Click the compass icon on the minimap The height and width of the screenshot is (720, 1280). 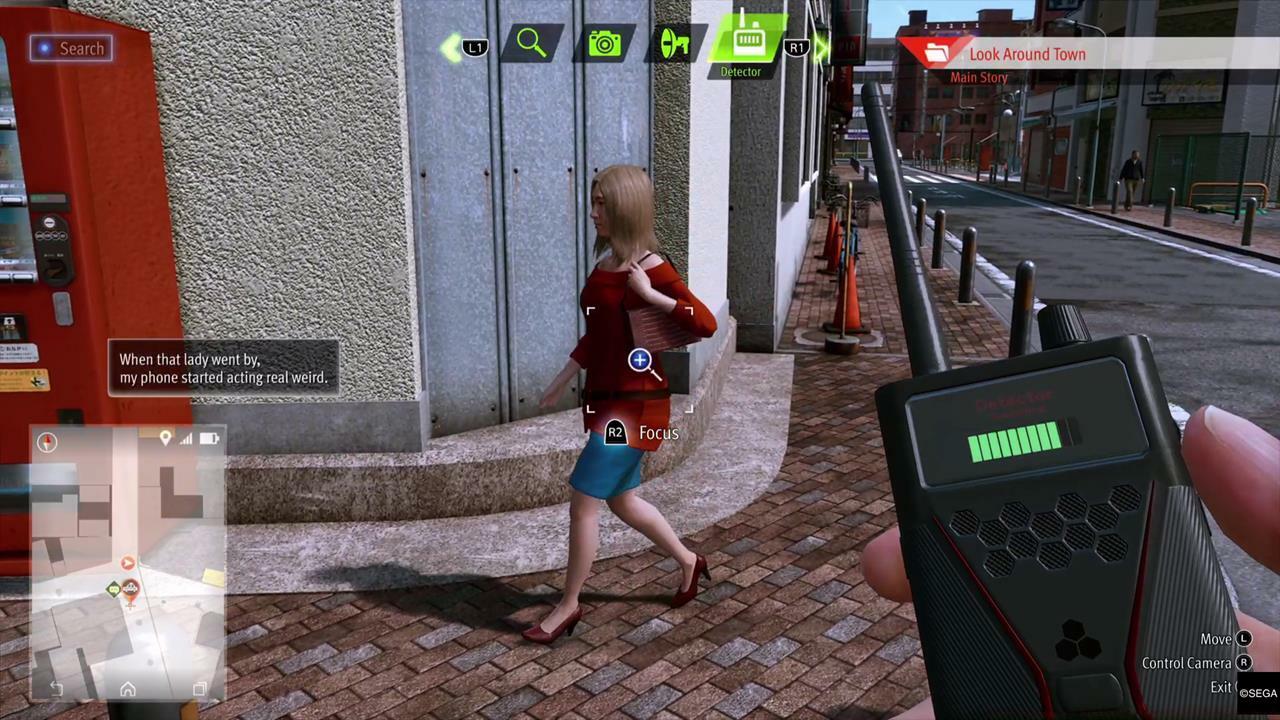tap(47, 441)
